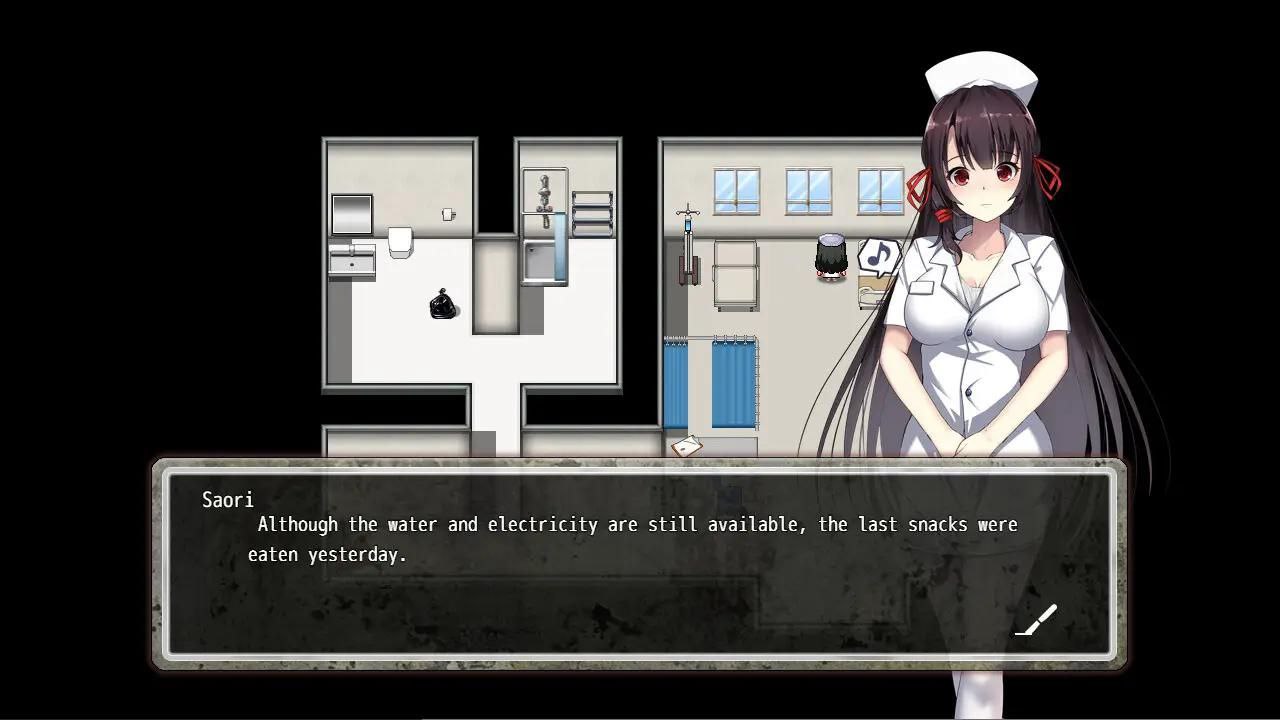Click the white coffee mug near the sink
The image size is (1280, 720).
[447, 213]
